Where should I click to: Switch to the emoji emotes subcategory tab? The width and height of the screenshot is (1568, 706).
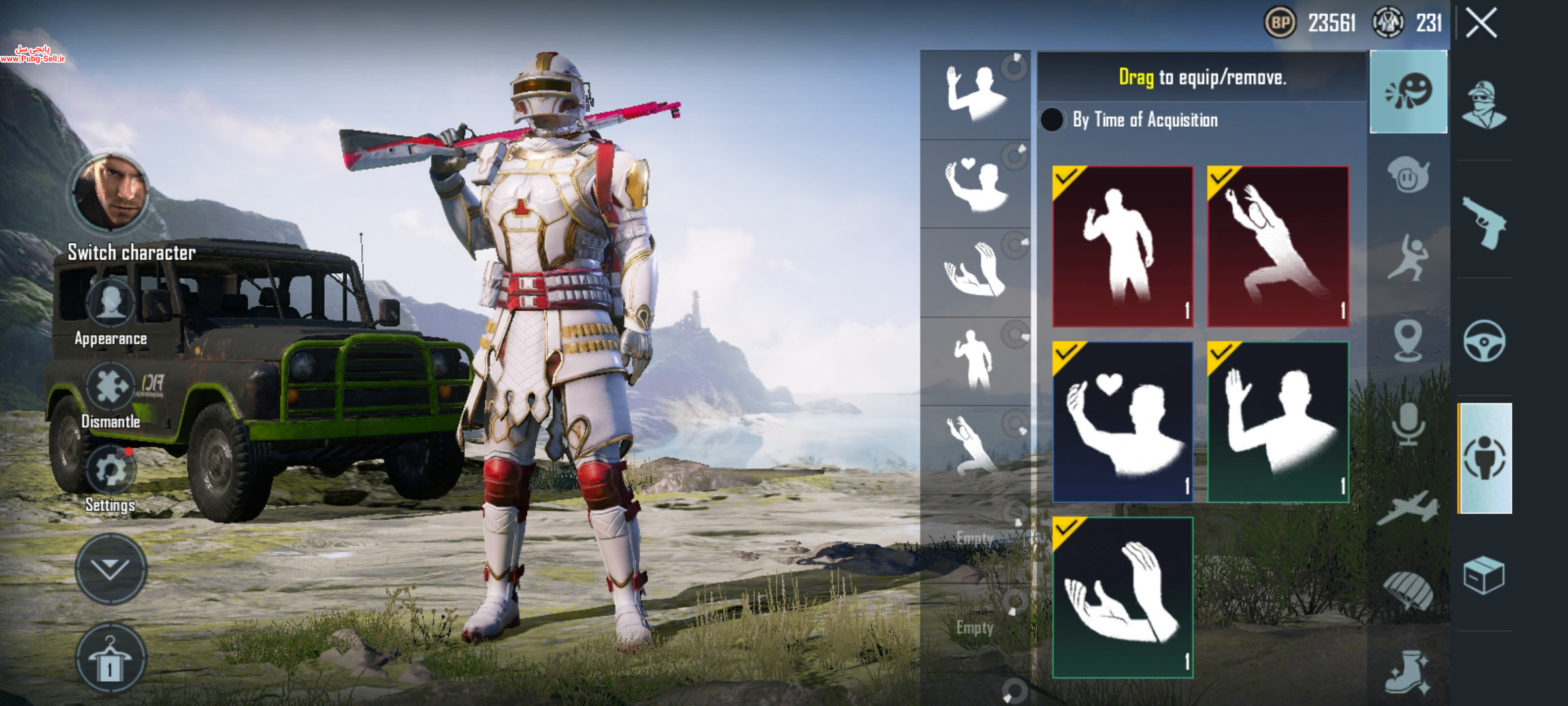1408,92
